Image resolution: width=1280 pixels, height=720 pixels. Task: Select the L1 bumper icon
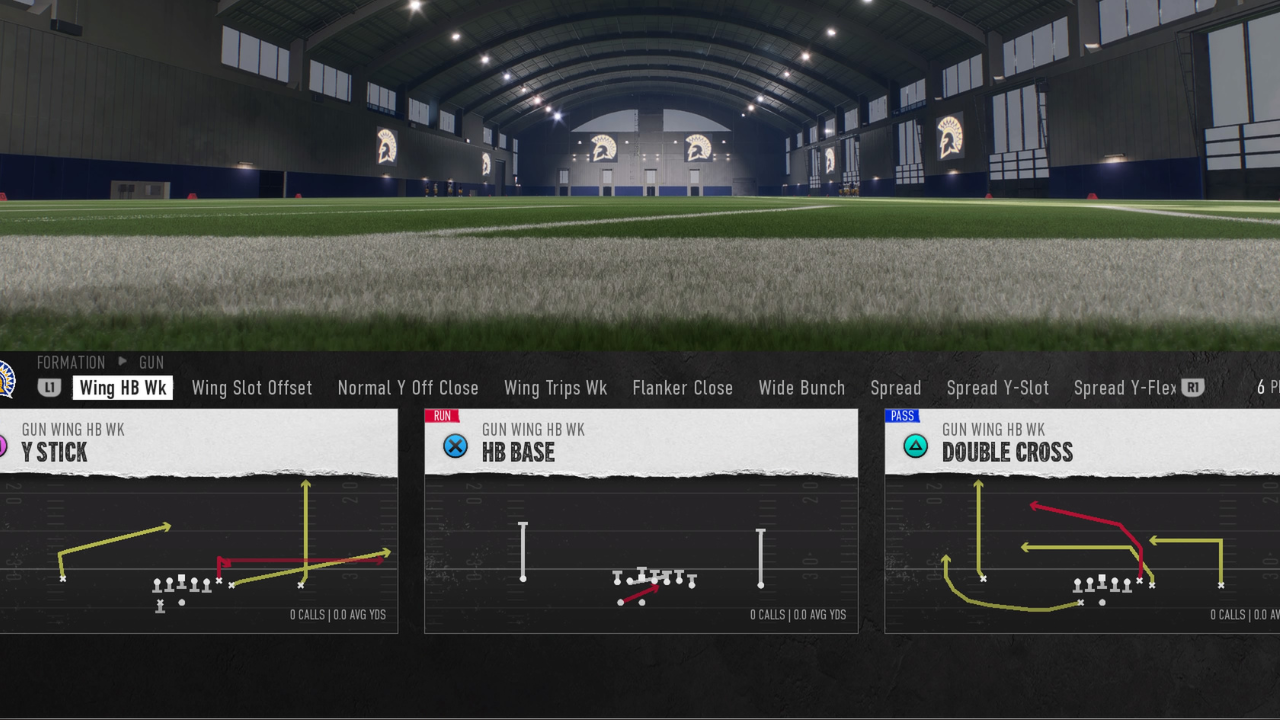[50, 388]
